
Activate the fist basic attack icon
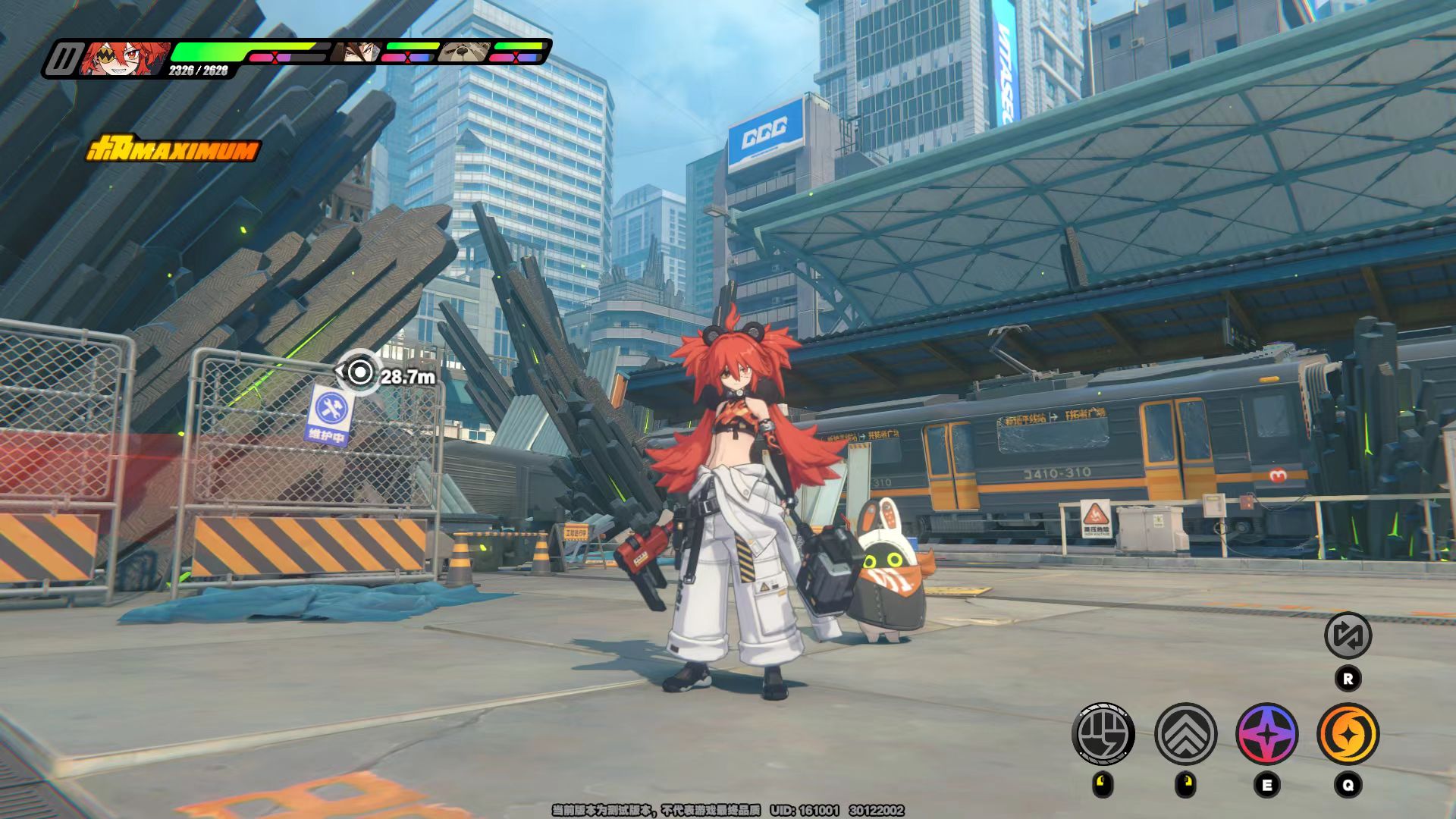[x=1103, y=734]
